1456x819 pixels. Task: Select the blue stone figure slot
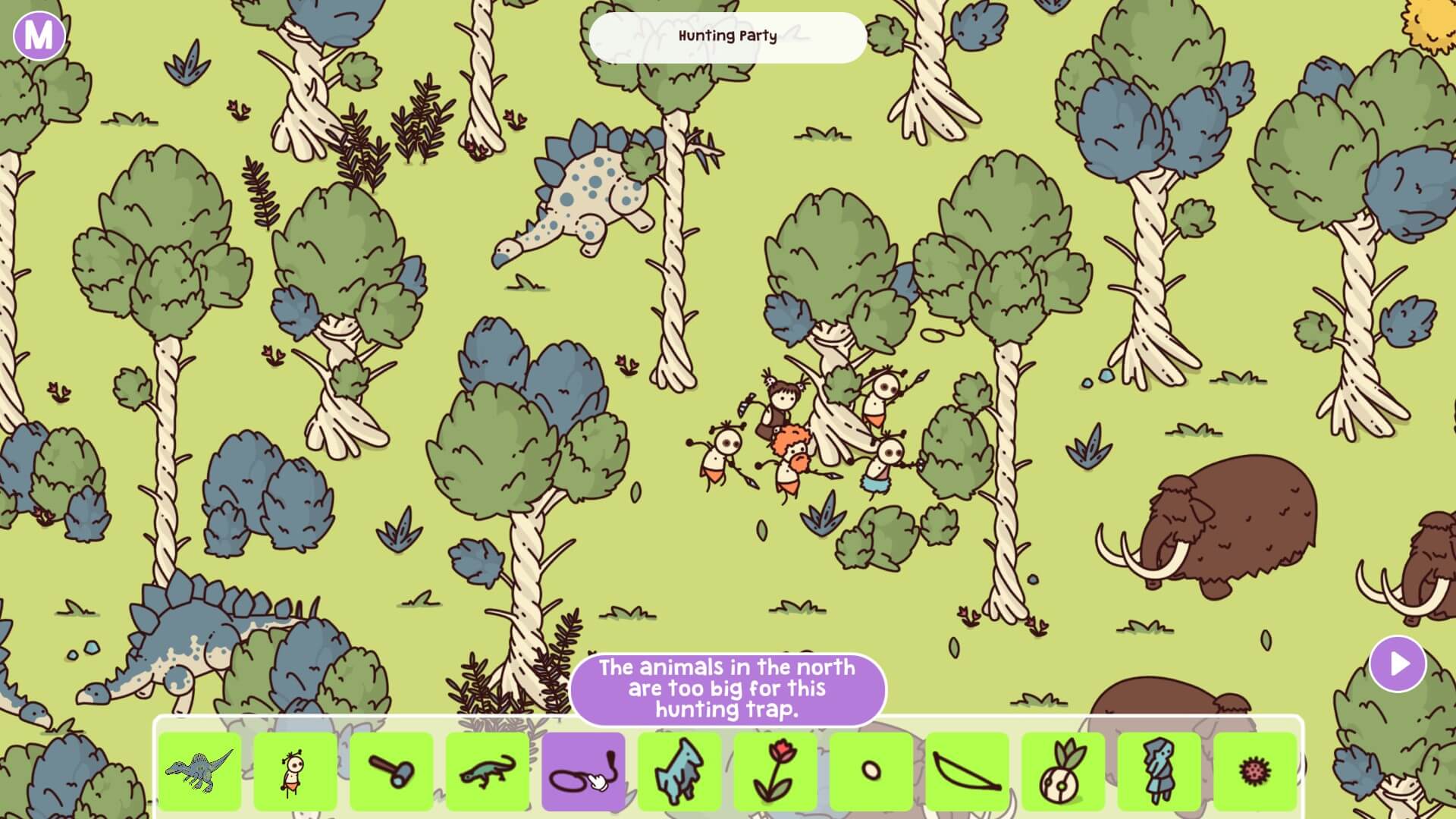1159,771
